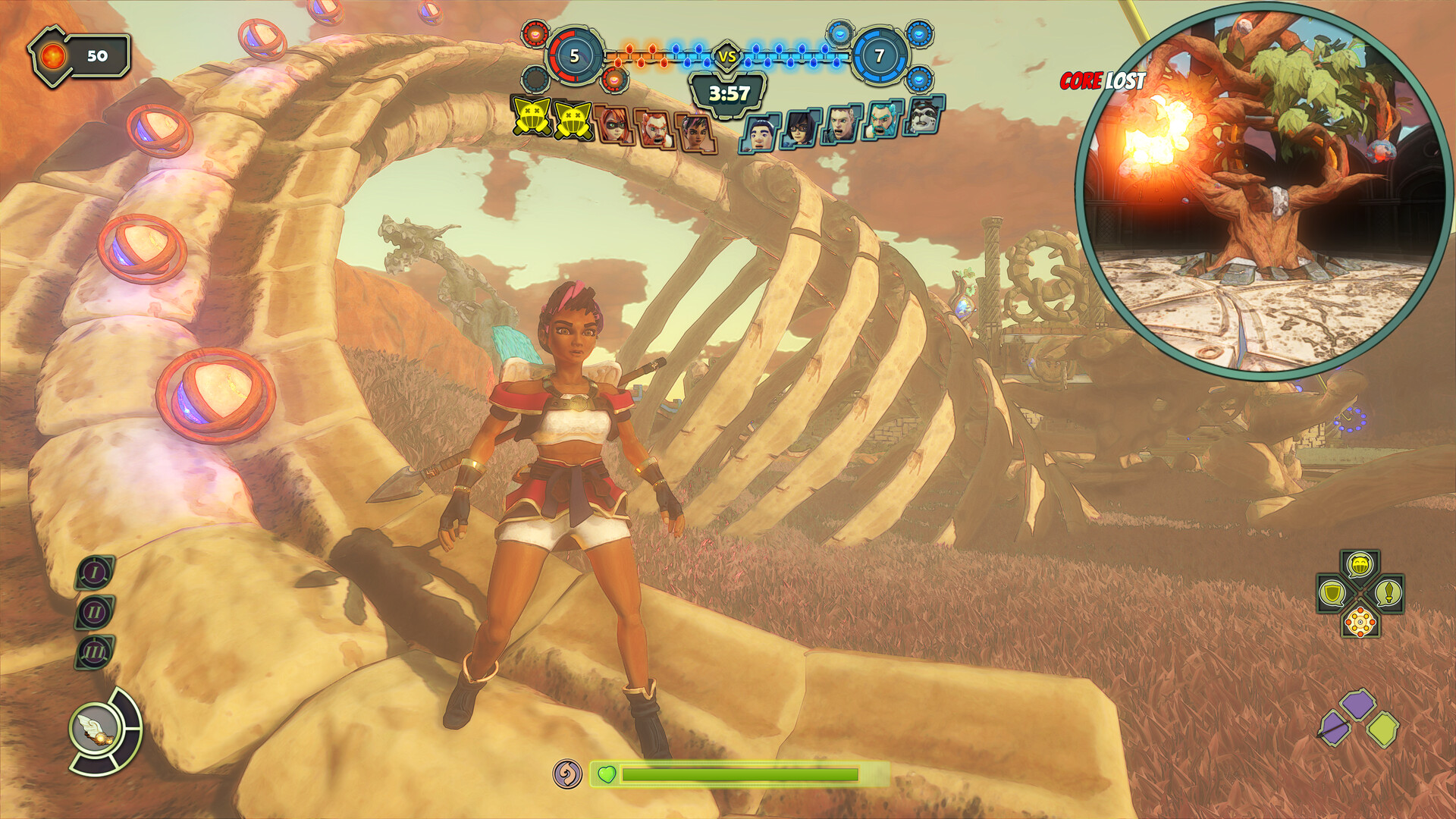Click the orange orb currency counter
Viewport: 1456px width, 819px height.
(x=80, y=56)
